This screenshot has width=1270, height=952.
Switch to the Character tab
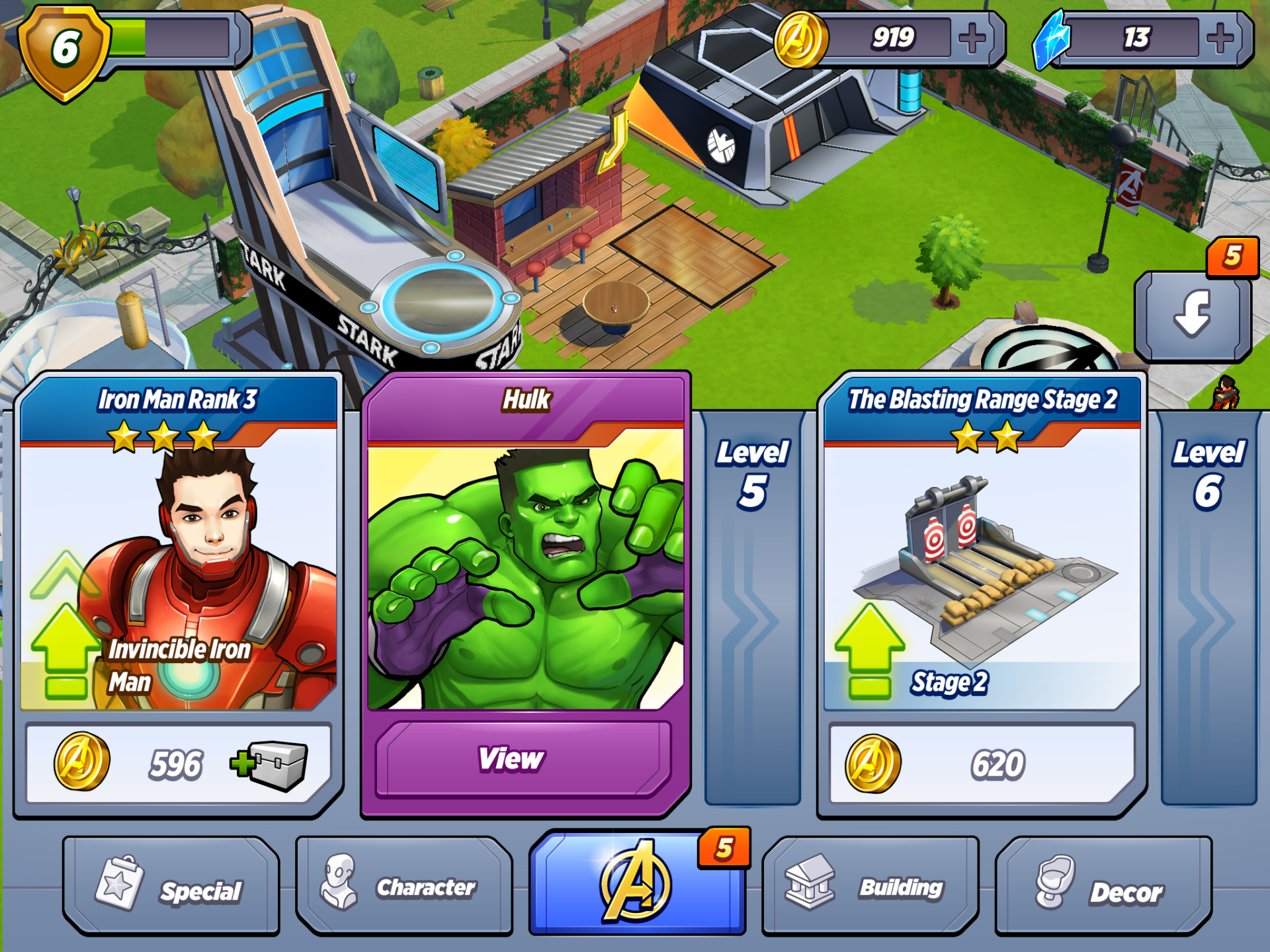tap(404, 887)
